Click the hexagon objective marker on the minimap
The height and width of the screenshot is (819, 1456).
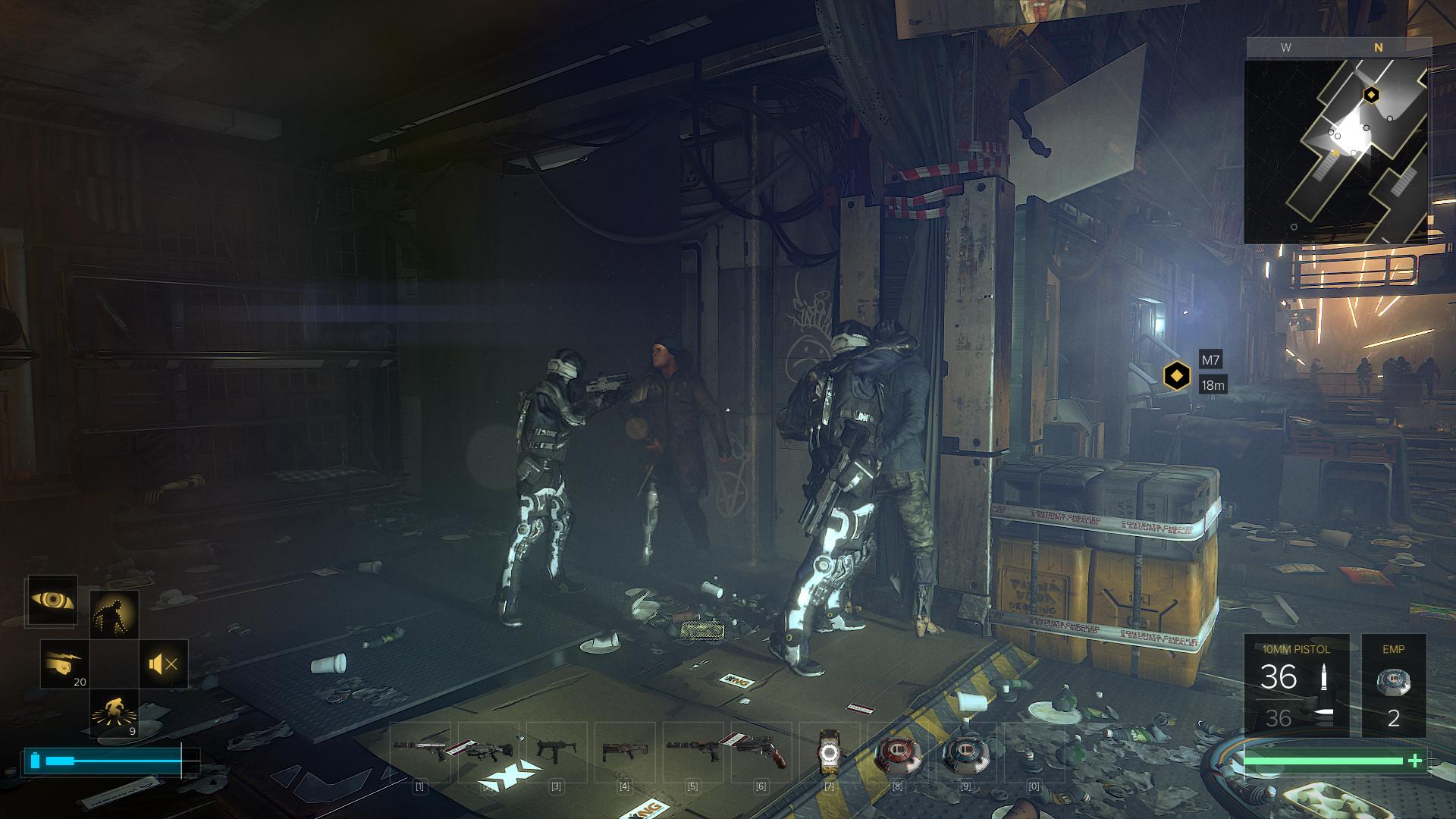1371,95
